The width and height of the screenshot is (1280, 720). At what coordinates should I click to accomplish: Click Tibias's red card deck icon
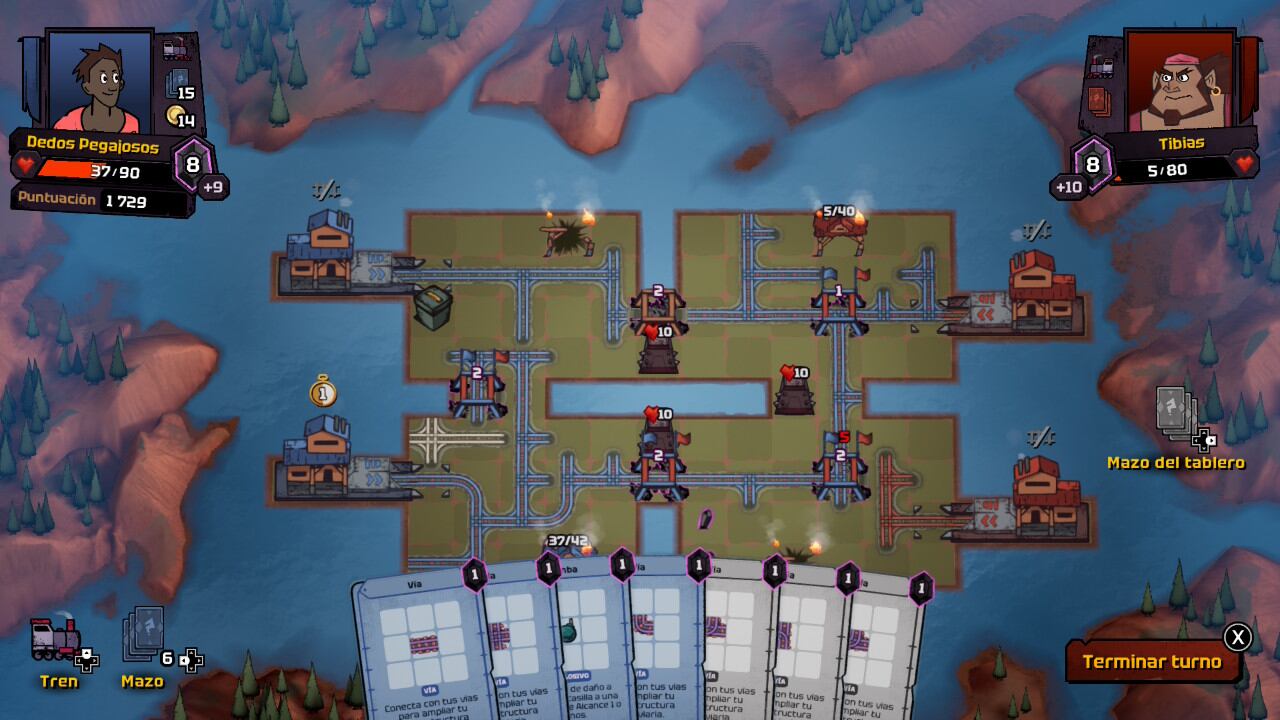tap(1099, 99)
